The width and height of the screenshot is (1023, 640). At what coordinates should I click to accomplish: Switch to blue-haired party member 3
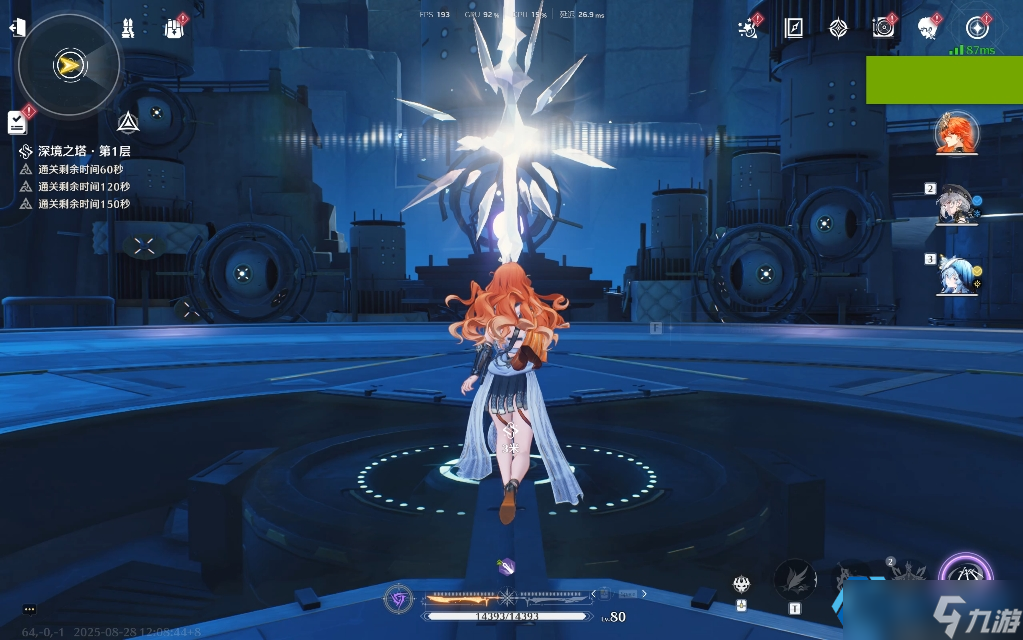(955, 275)
